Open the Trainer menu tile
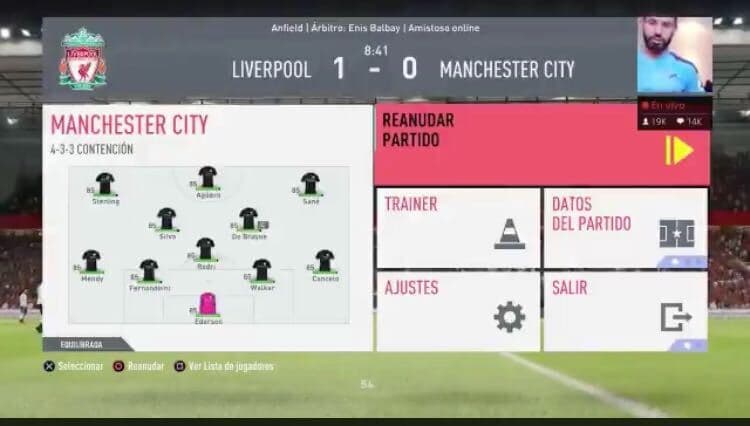 coord(457,227)
